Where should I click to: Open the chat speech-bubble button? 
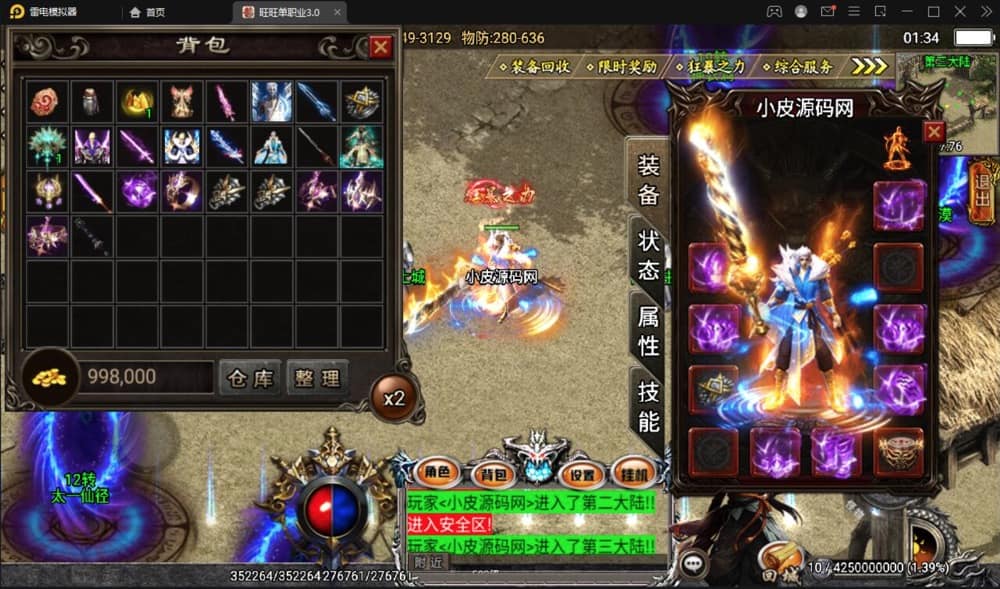click(692, 563)
